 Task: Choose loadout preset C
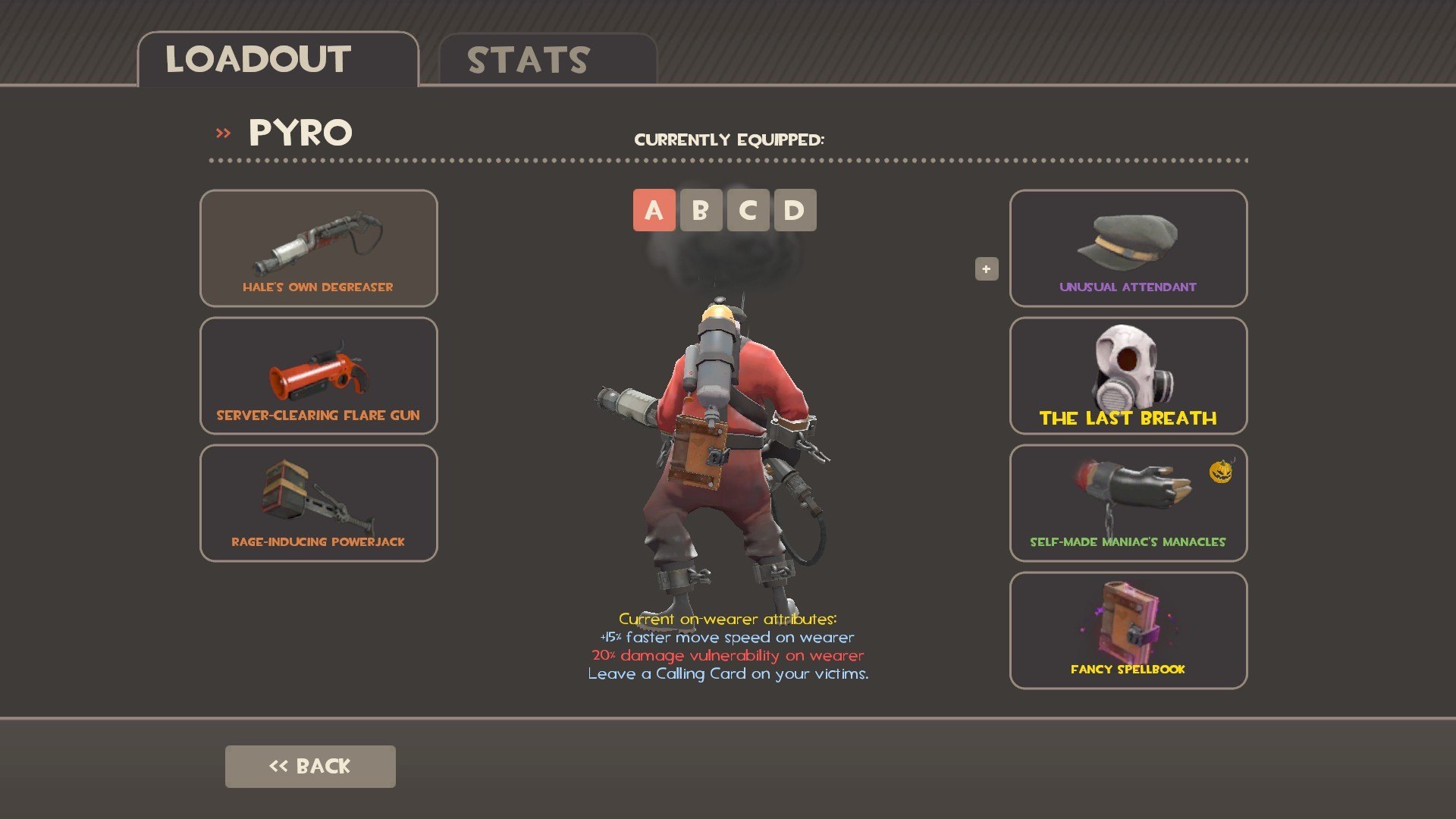pos(748,210)
